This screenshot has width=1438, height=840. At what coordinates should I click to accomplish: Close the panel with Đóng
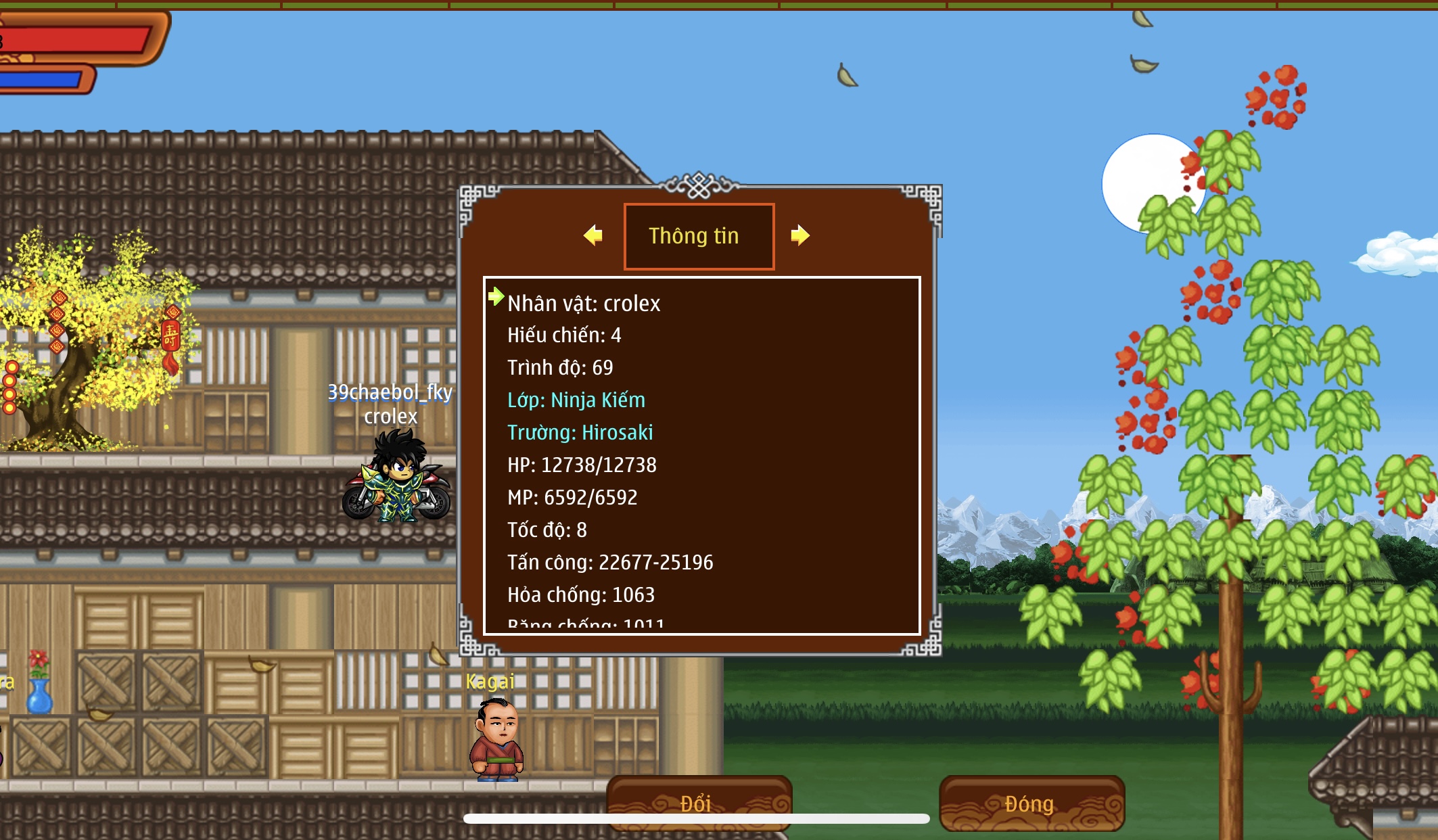click(1031, 802)
